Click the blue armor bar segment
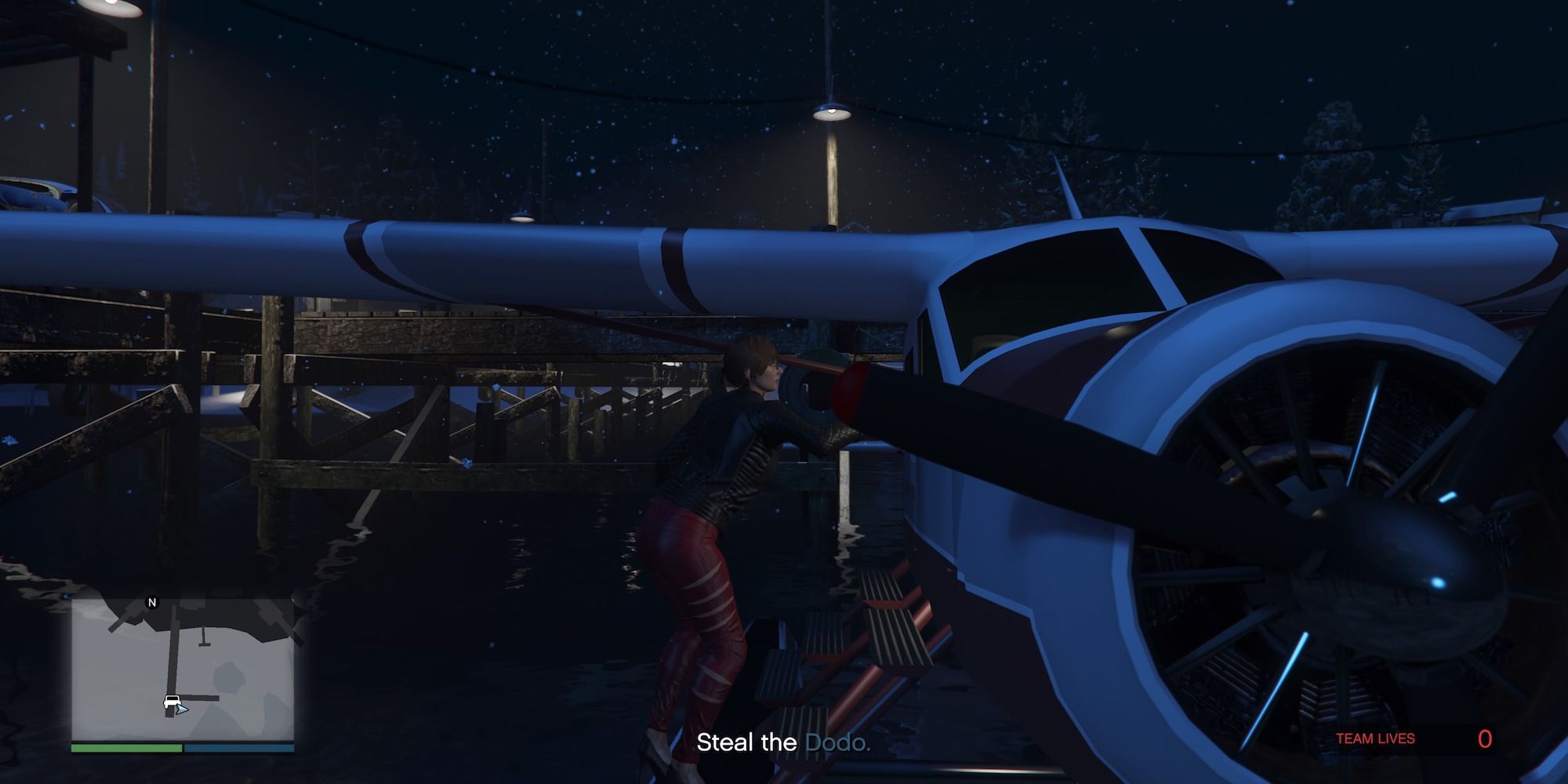The width and height of the screenshot is (1568, 784). tap(240, 748)
